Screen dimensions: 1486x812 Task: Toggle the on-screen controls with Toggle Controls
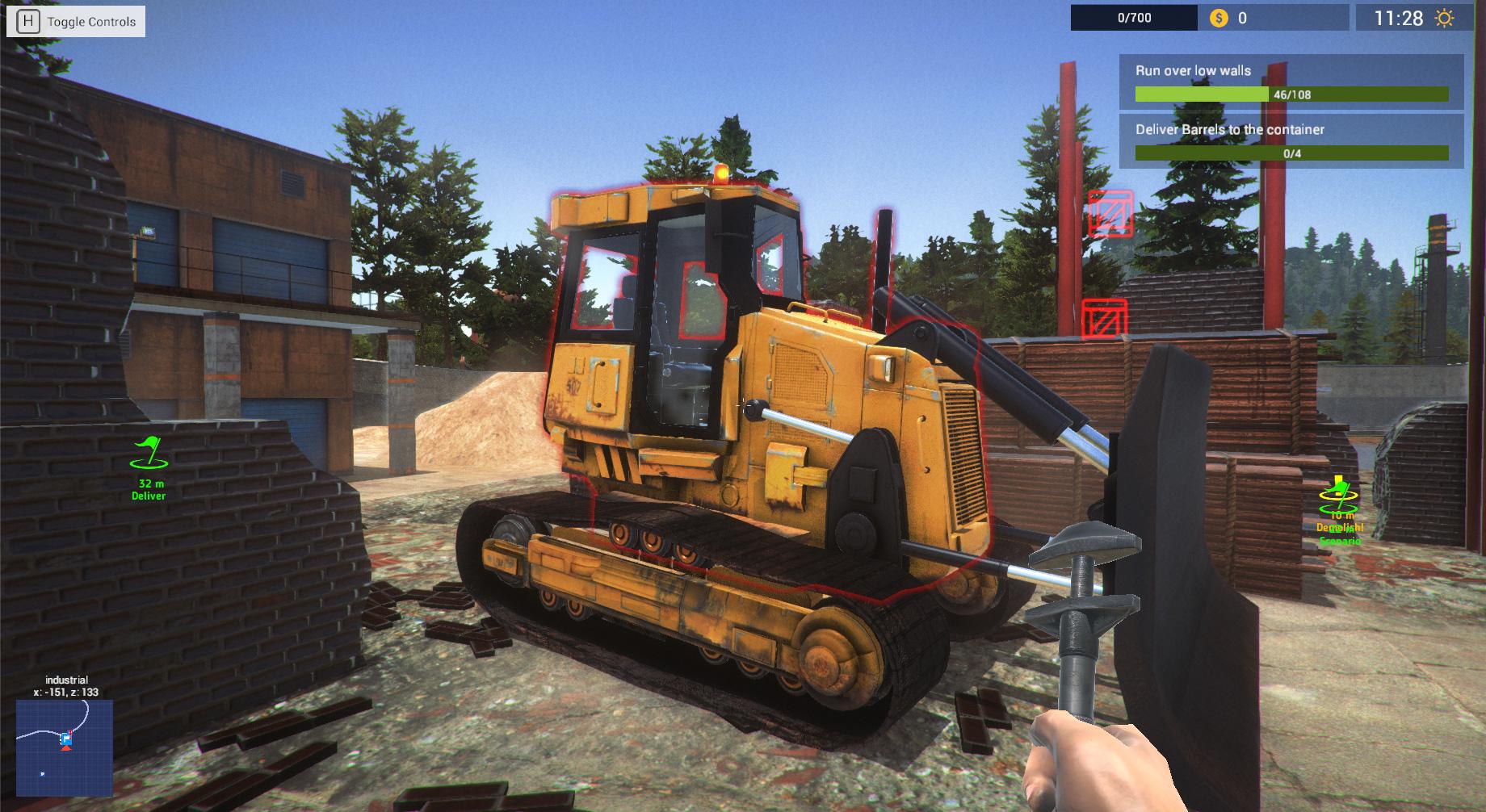tap(91, 22)
